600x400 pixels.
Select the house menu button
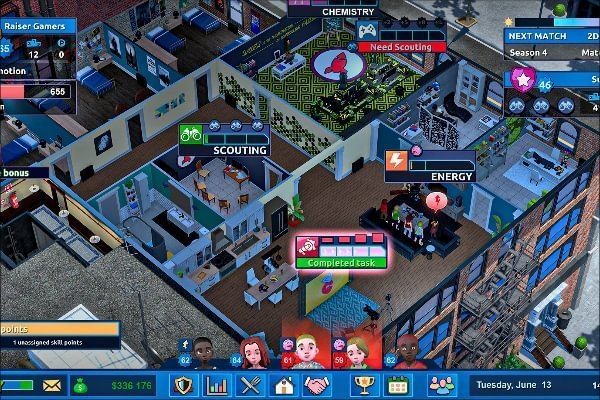(x=285, y=385)
